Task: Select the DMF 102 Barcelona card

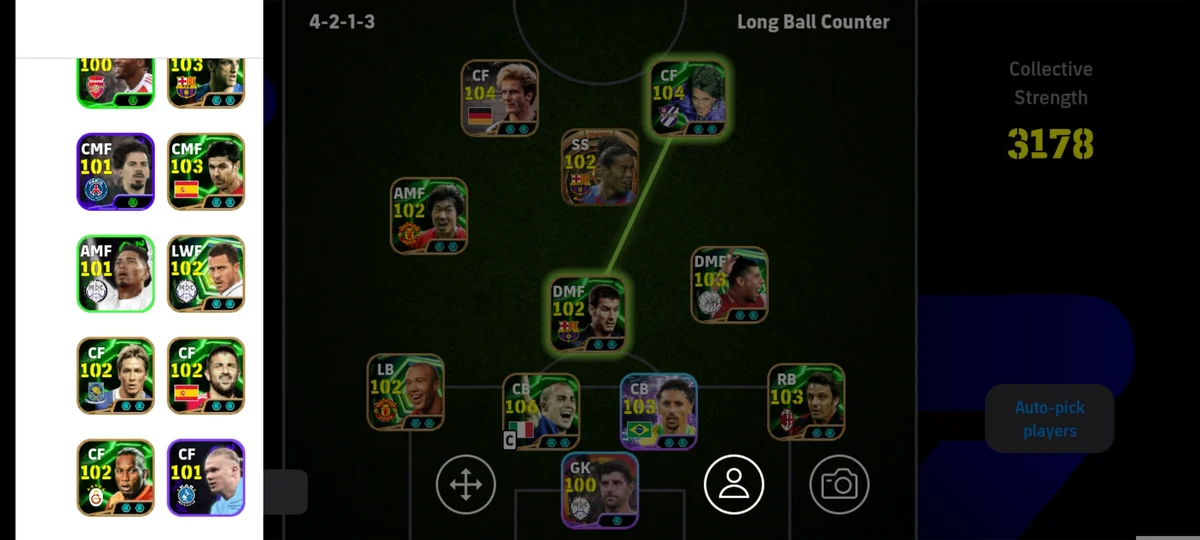Action: [x=588, y=315]
